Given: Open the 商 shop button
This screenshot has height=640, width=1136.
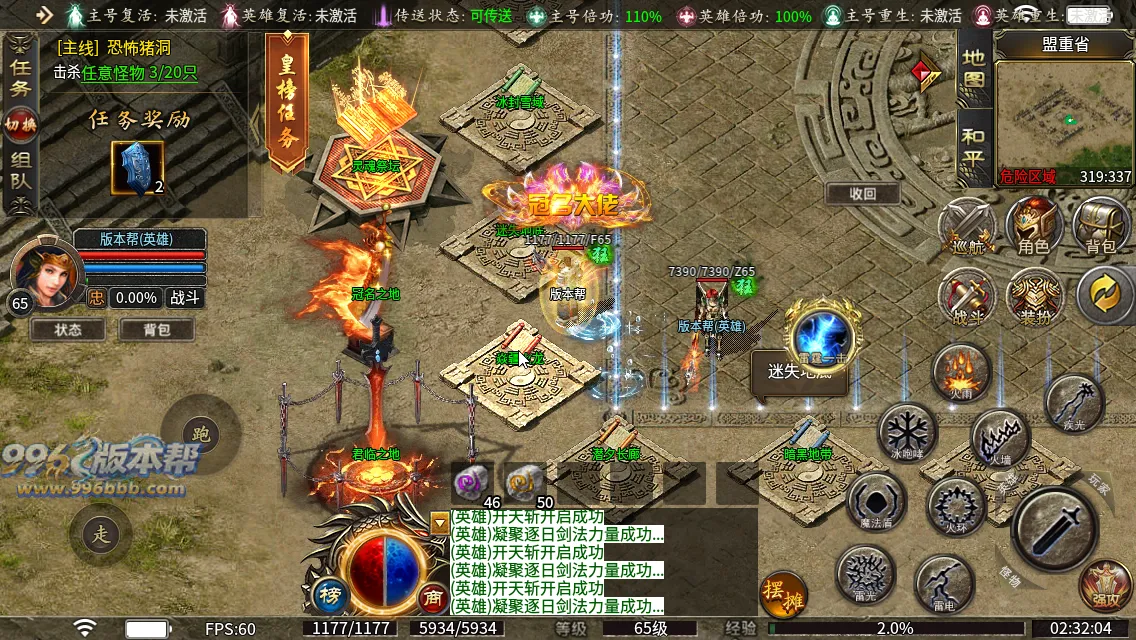Looking at the screenshot, I should 433,597.
